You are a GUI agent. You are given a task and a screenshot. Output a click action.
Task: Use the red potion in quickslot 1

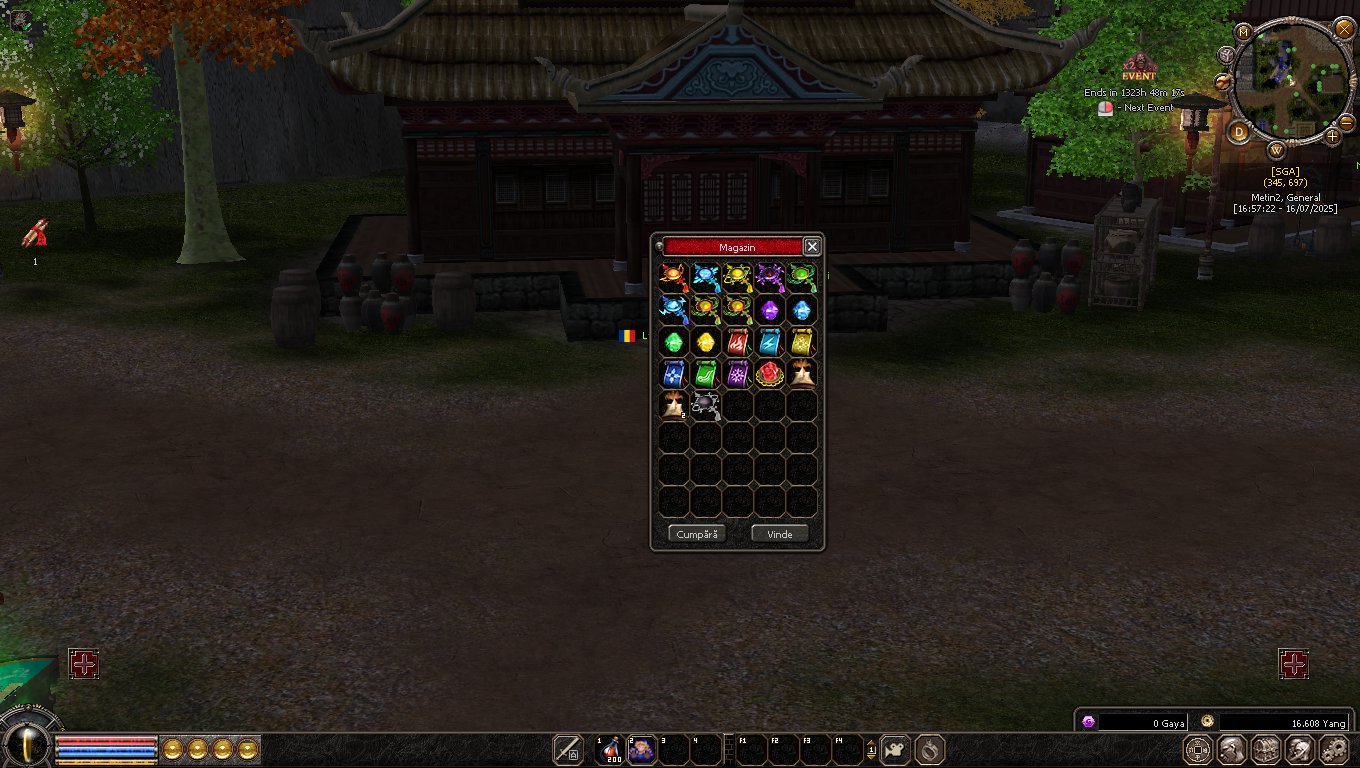tap(610, 749)
